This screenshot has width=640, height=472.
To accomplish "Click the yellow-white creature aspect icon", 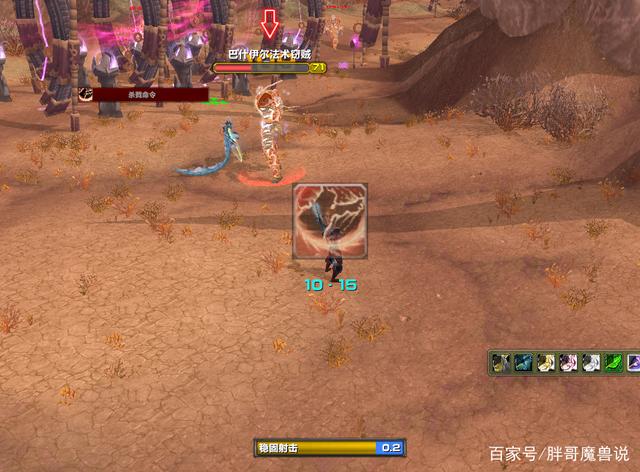I will [x=546, y=362].
